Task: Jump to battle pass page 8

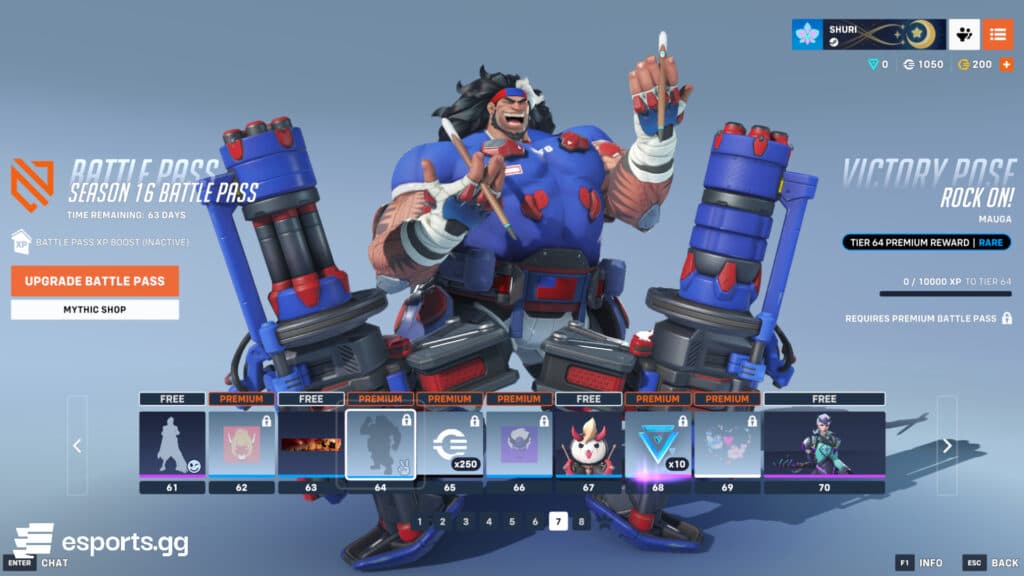Action: coord(581,521)
